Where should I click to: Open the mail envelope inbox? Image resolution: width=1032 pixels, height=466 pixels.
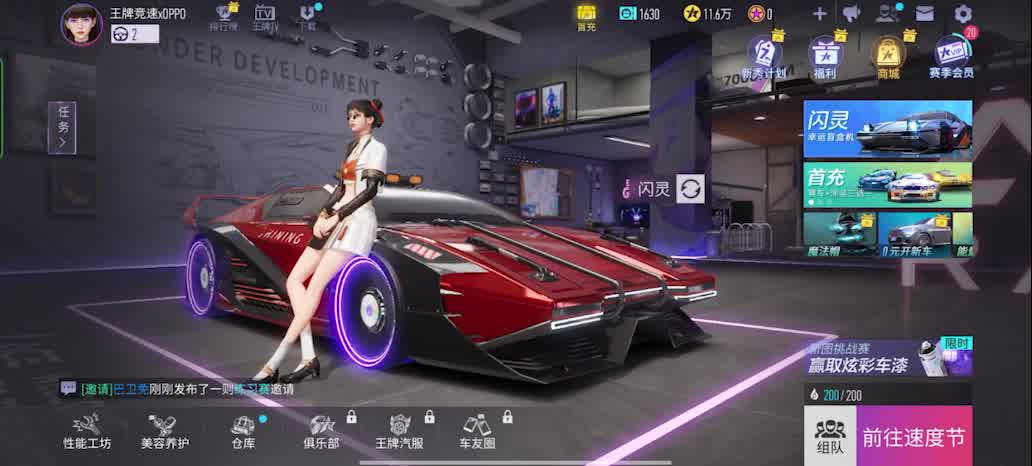coord(925,14)
